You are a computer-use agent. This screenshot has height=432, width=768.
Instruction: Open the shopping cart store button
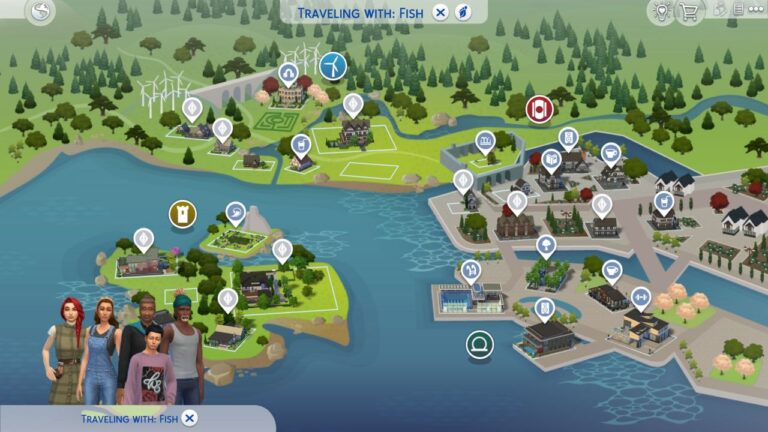688,12
